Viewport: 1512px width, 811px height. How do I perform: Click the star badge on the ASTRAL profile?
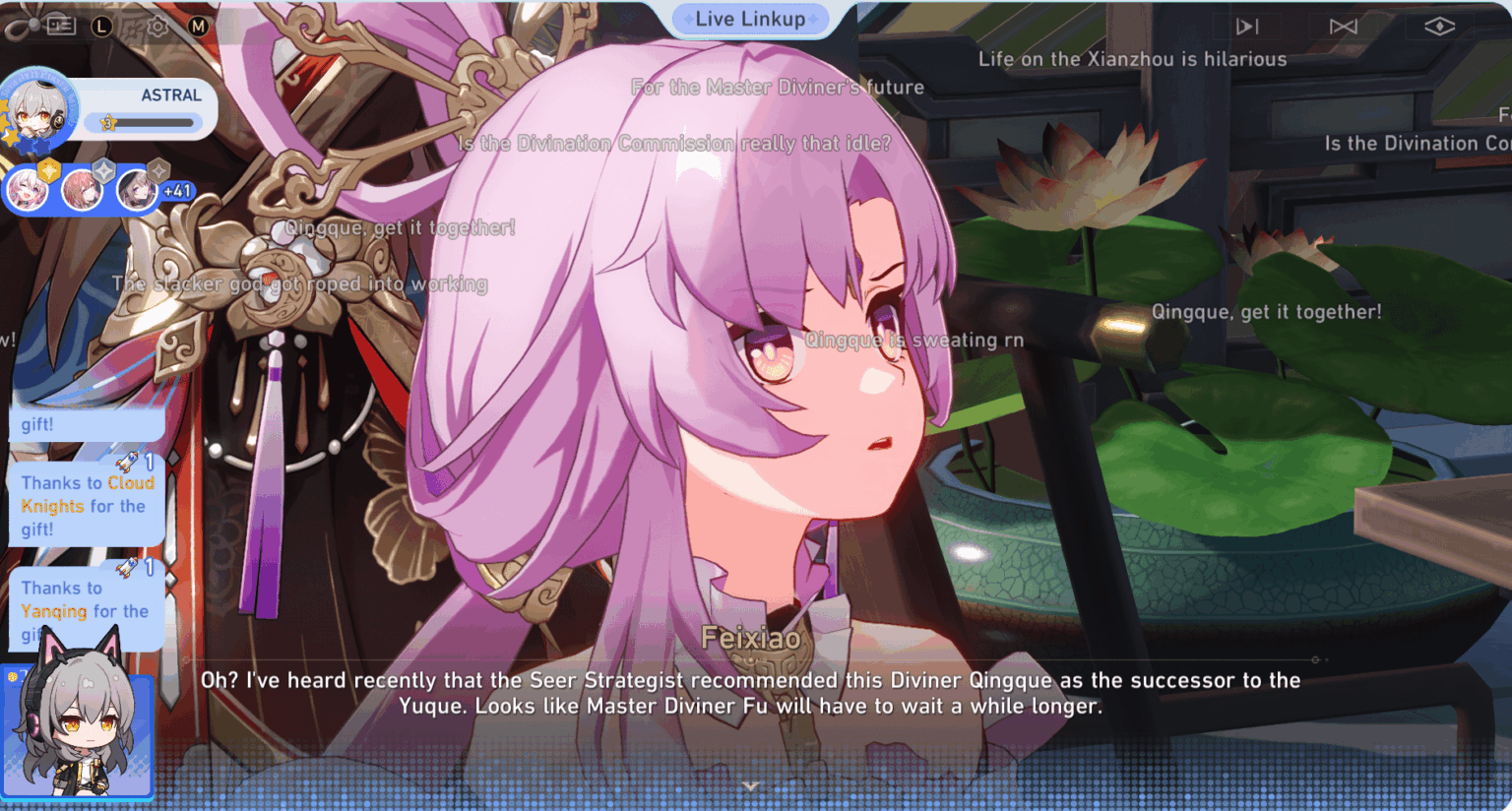[107, 122]
